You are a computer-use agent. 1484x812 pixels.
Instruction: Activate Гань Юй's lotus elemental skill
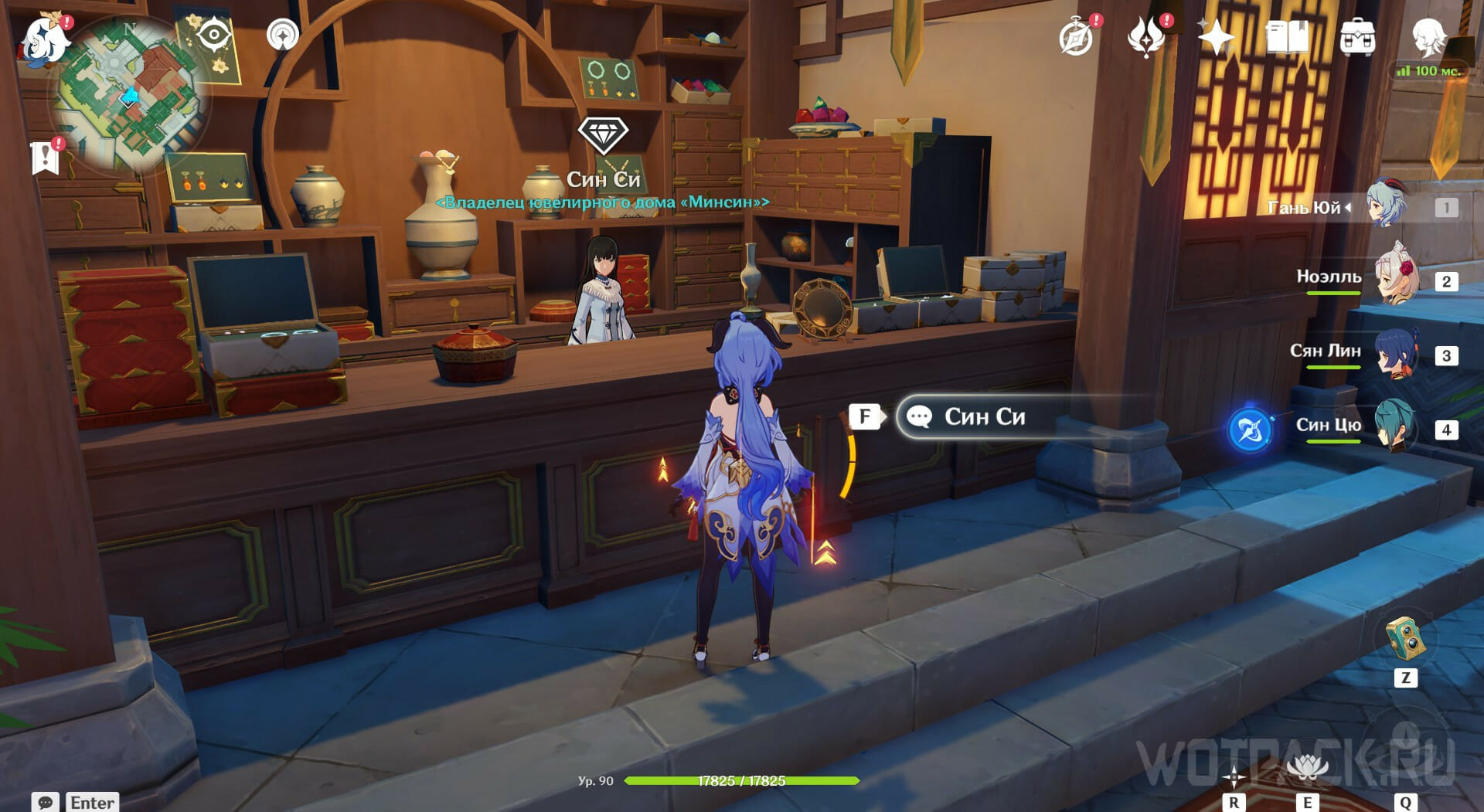pos(1307,769)
